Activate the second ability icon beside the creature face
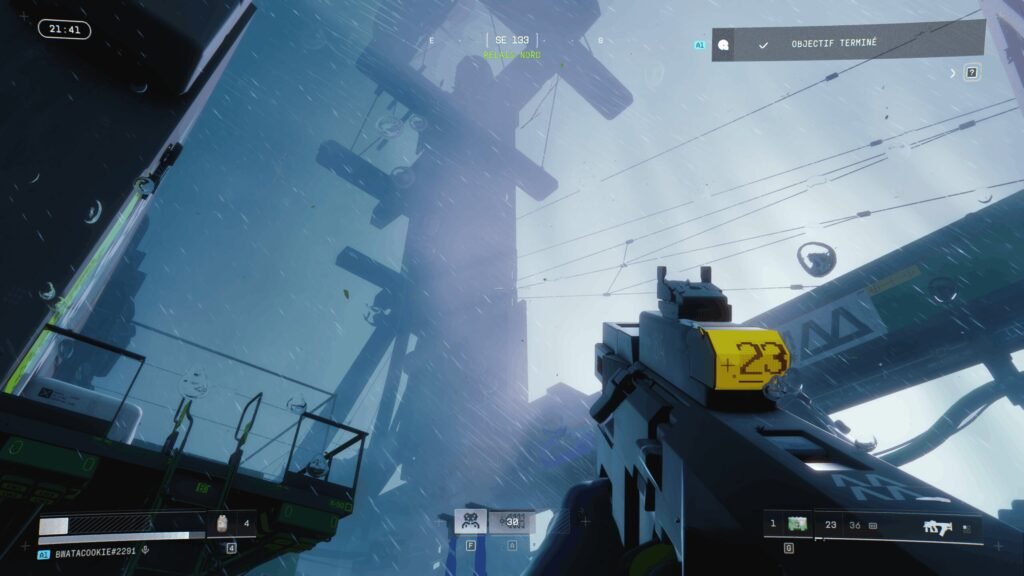This screenshot has width=1024, height=576. (512, 521)
